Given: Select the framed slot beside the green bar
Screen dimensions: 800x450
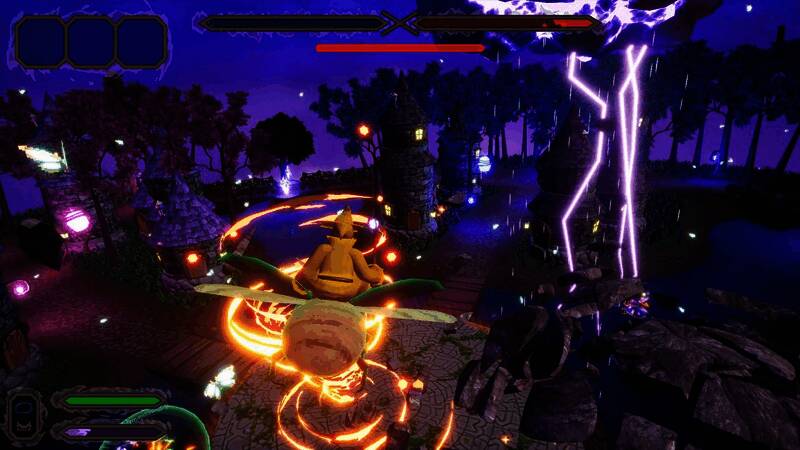Looking at the screenshot, I should tap(24, 413).
